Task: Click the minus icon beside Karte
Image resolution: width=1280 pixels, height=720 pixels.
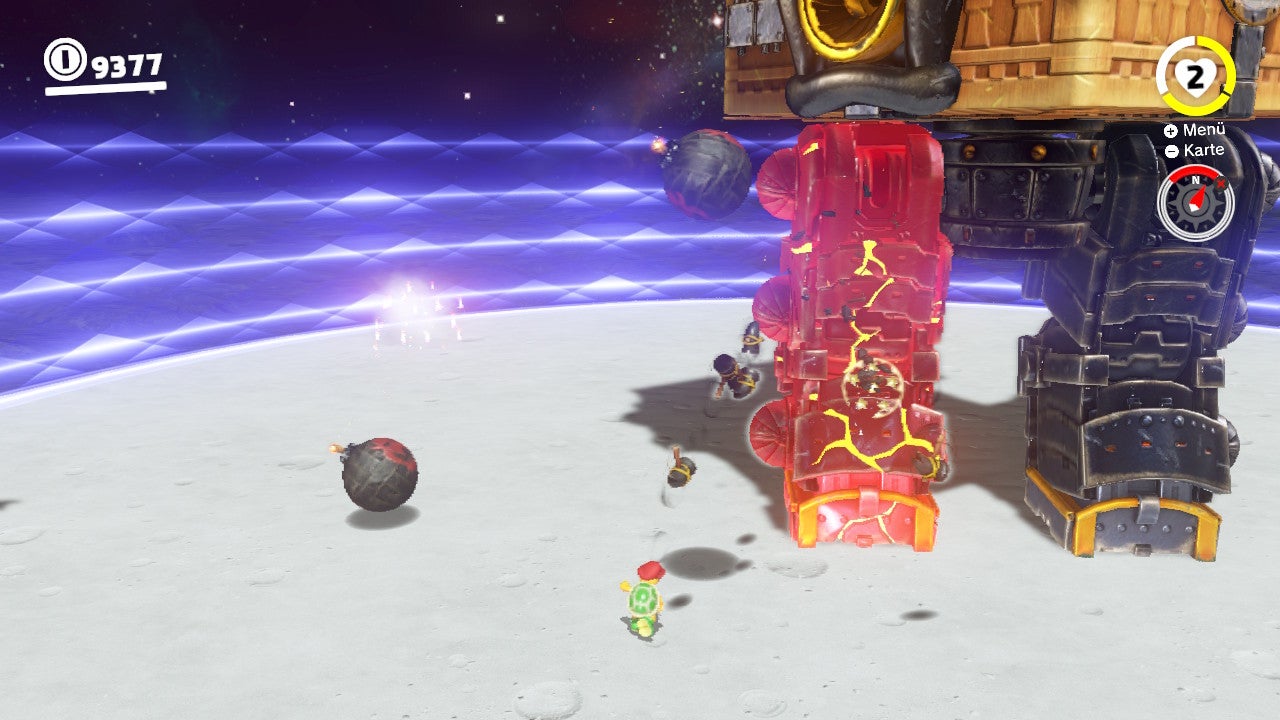Action: click(x=1172, y=150)
